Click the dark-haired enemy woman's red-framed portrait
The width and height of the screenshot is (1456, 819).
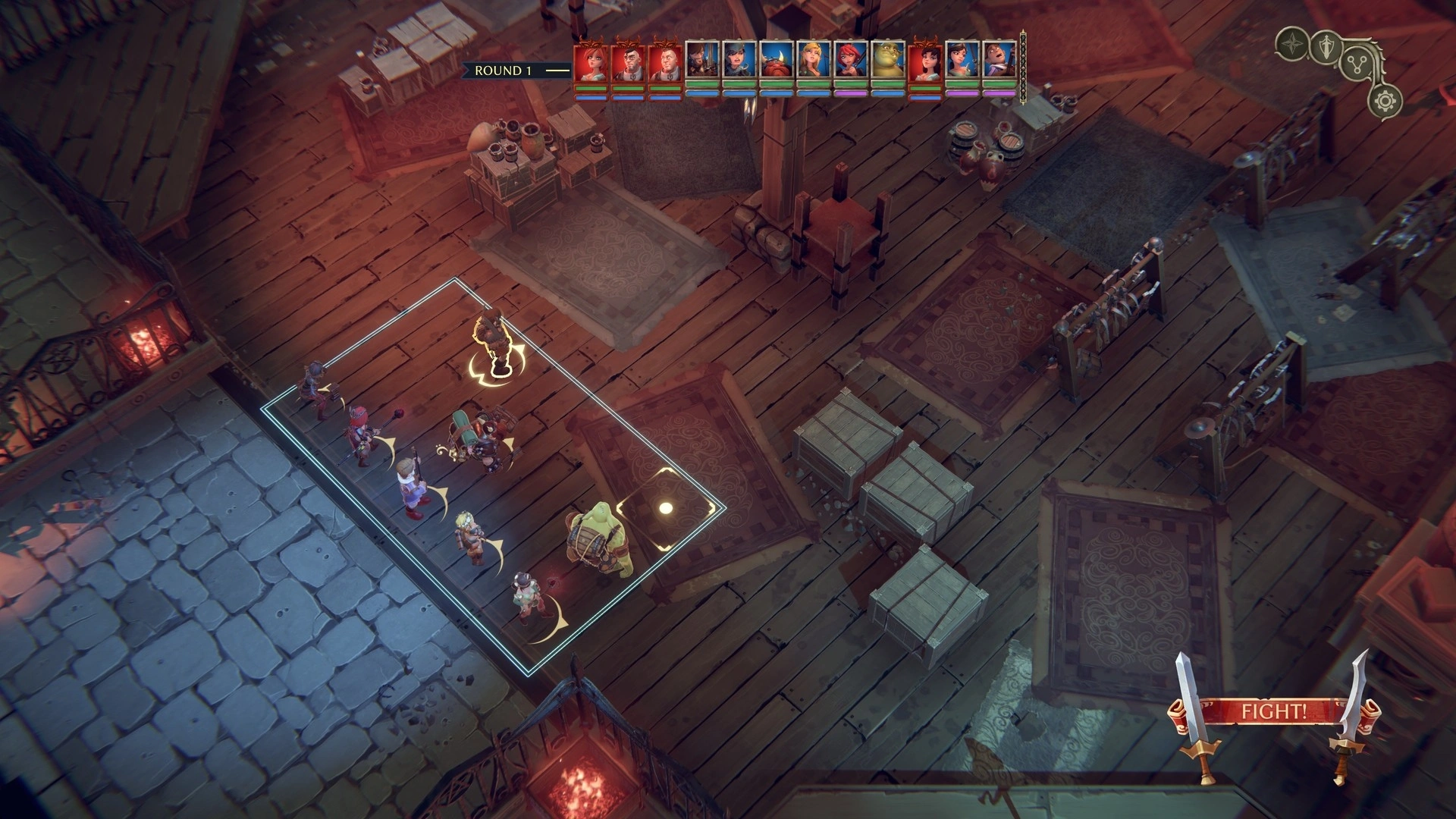(925, 61)
